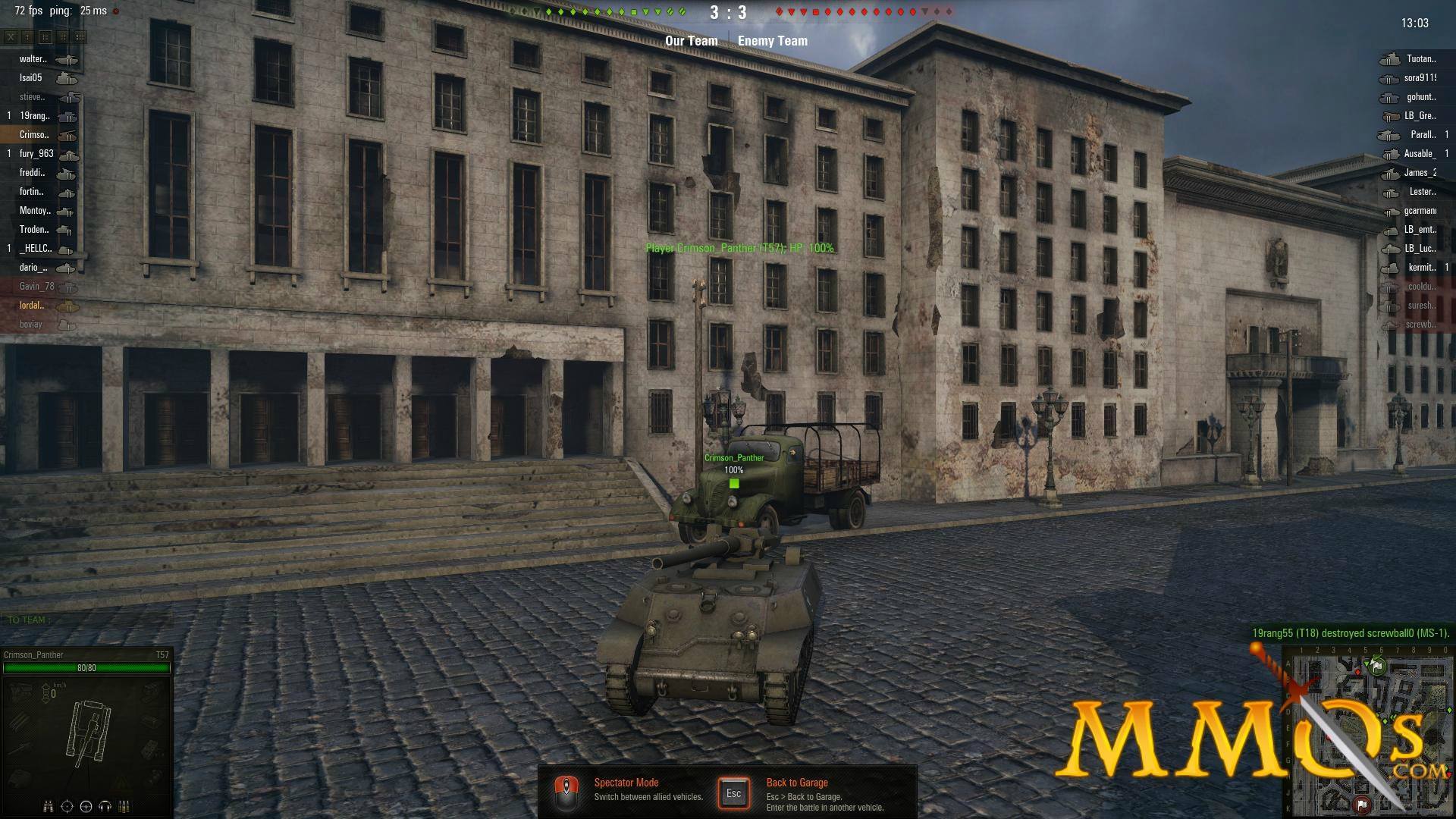Viewport: 1456px width, 819px height.
Task: Switch to the Enemy Team tab
Action: pyautogui.click(x=773, y=40)
